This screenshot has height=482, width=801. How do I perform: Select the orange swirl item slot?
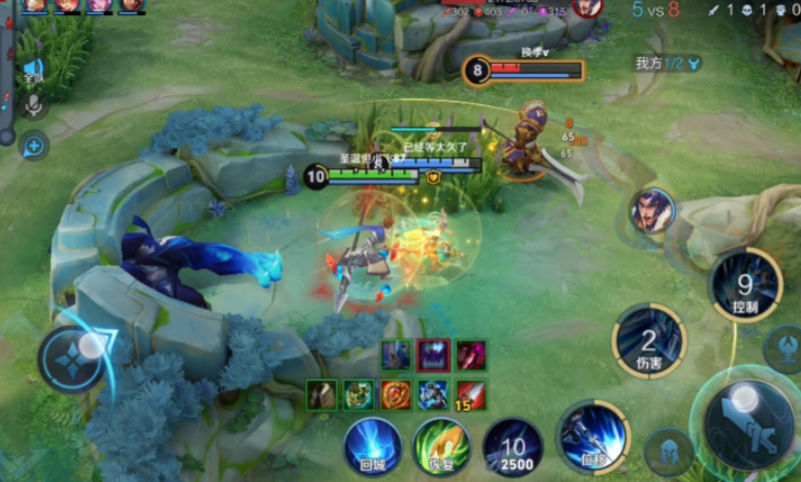point(396,394)
